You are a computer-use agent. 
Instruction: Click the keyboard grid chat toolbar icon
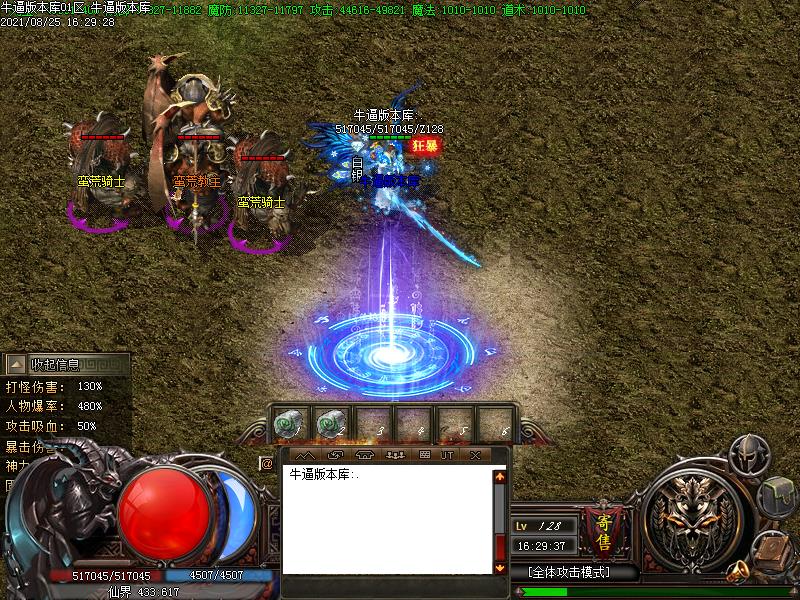(424, 455)
